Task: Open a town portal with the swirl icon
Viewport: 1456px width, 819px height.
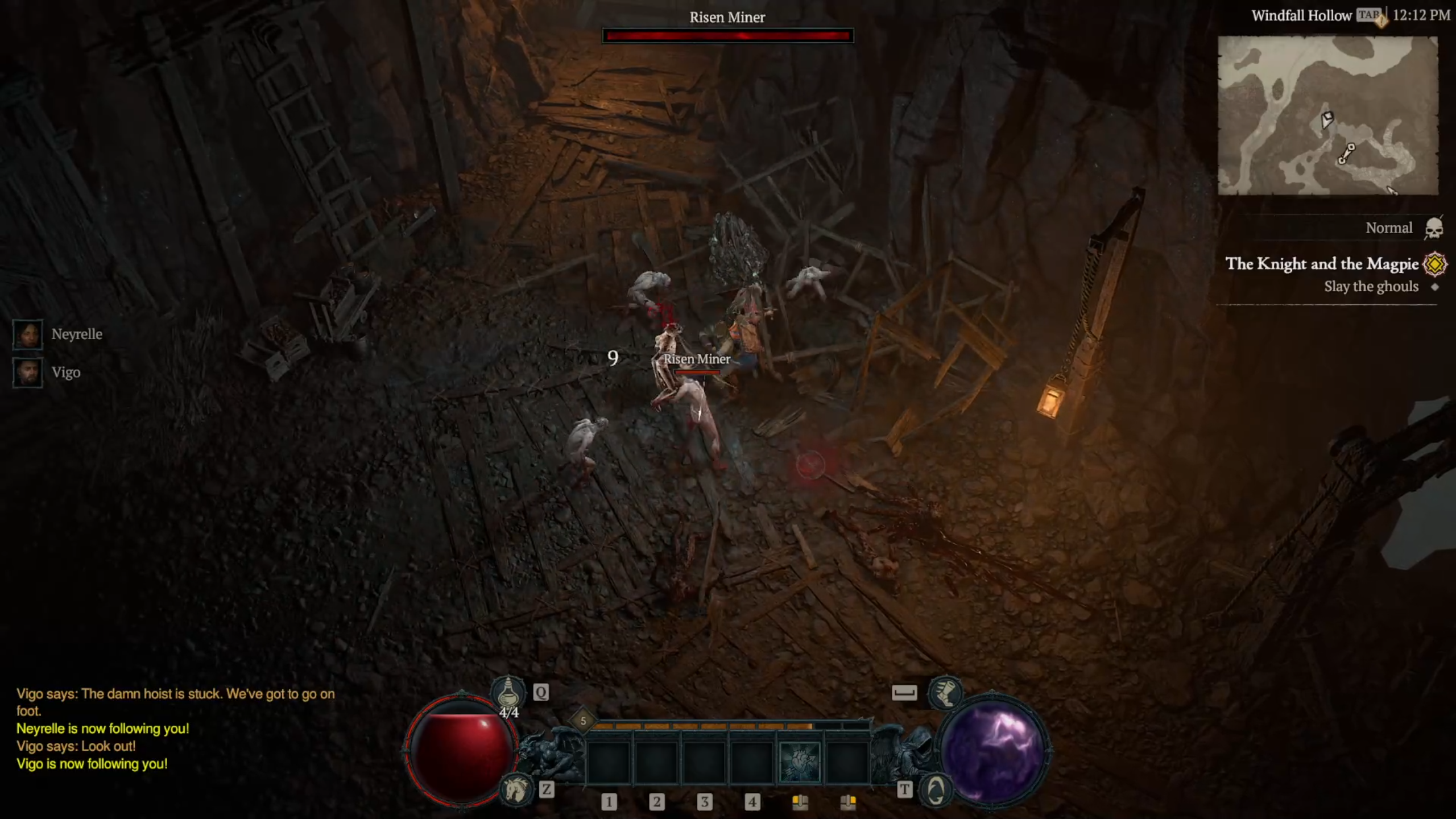Action: point(936,789)
